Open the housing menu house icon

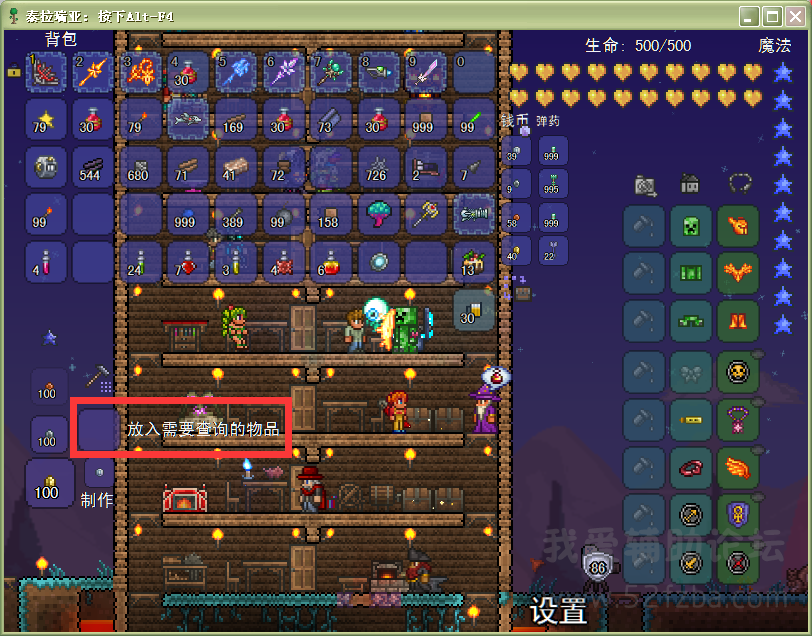690,184
